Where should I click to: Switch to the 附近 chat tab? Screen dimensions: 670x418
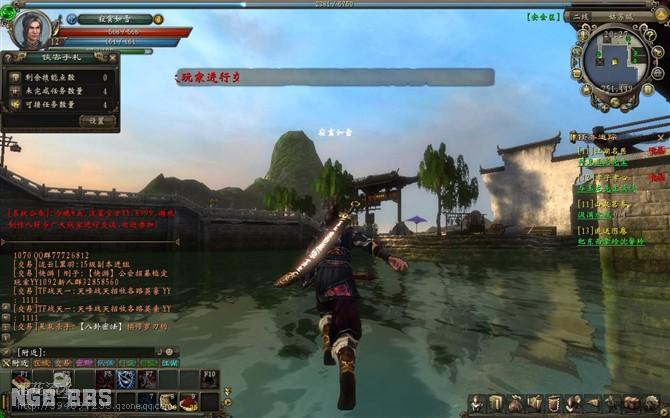[20, 364]
